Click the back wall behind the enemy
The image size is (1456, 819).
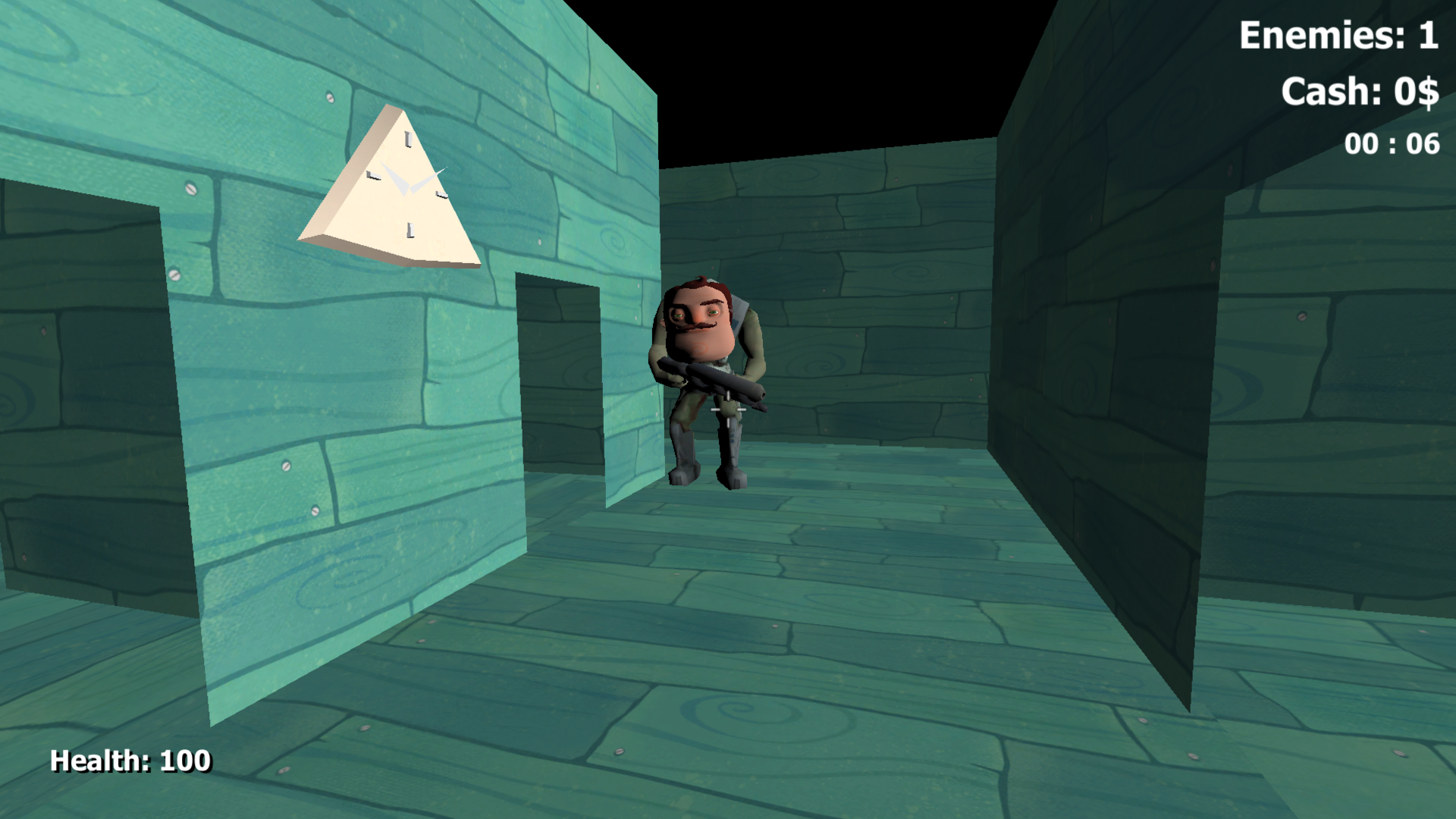[872, 265]
